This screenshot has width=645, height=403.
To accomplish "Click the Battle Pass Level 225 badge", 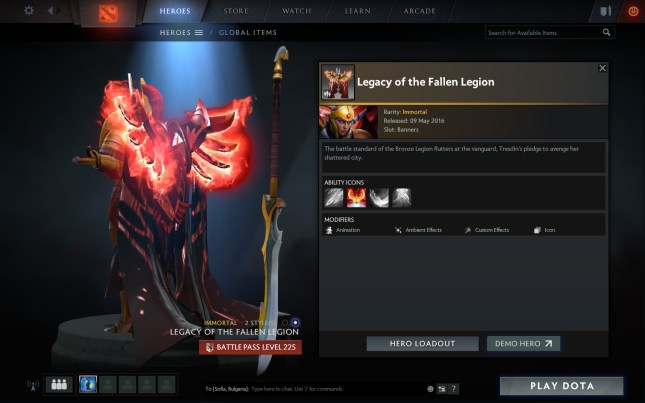I will (250, 347).
